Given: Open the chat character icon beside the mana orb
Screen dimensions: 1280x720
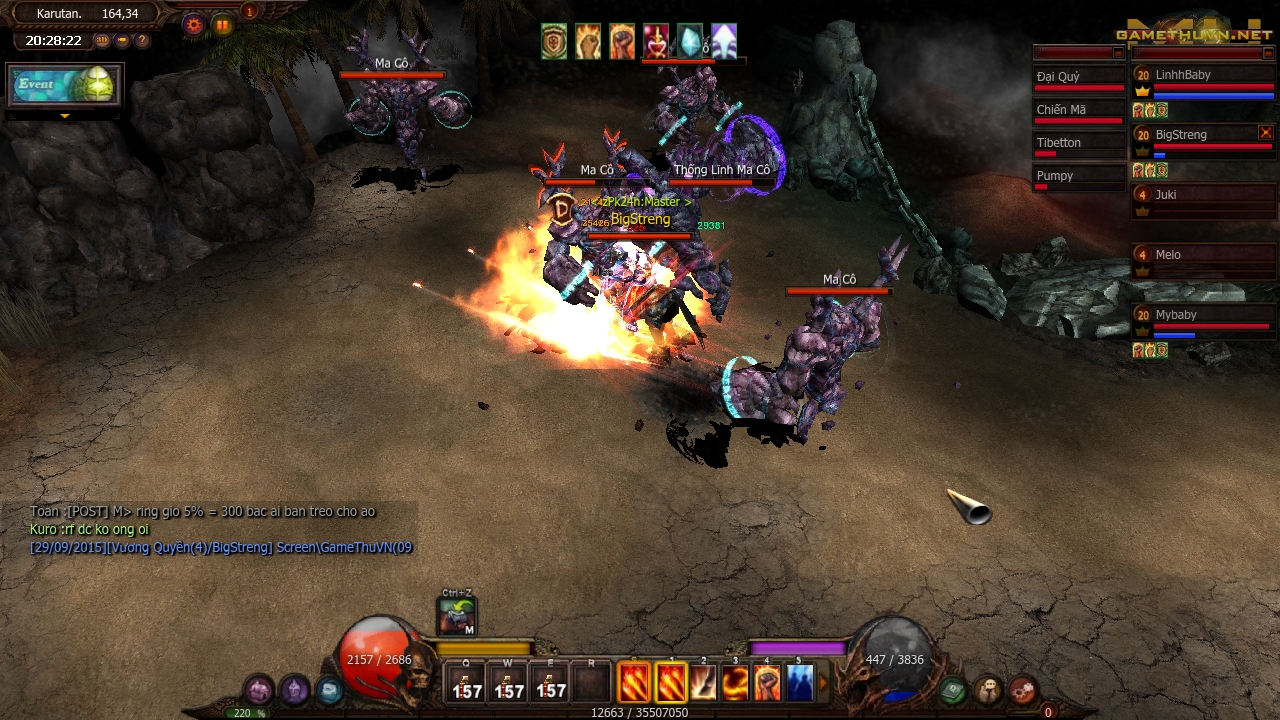Looking at the screenshot, I should [987, 689].
